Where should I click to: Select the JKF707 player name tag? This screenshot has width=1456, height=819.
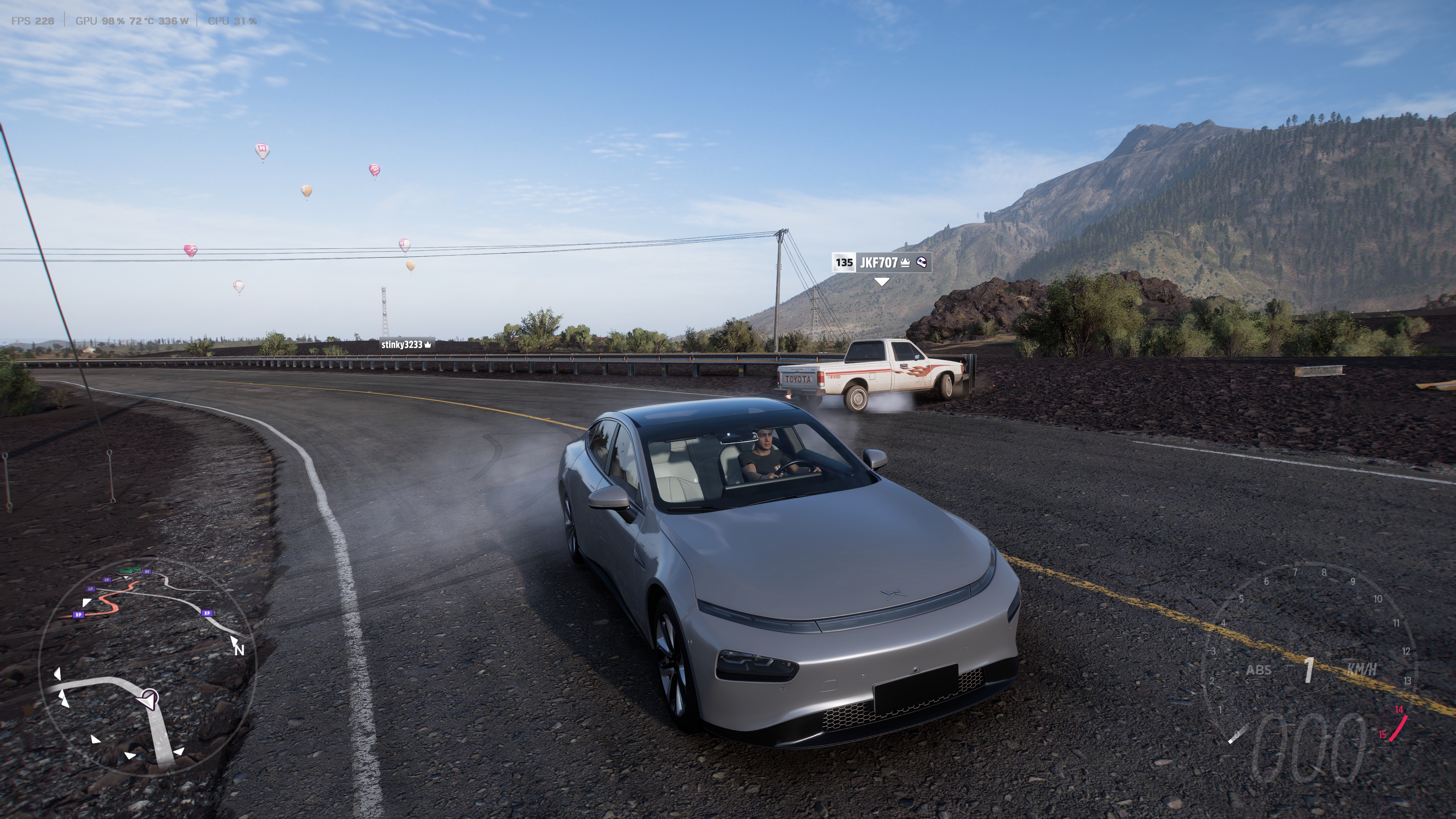click(880, 263)
